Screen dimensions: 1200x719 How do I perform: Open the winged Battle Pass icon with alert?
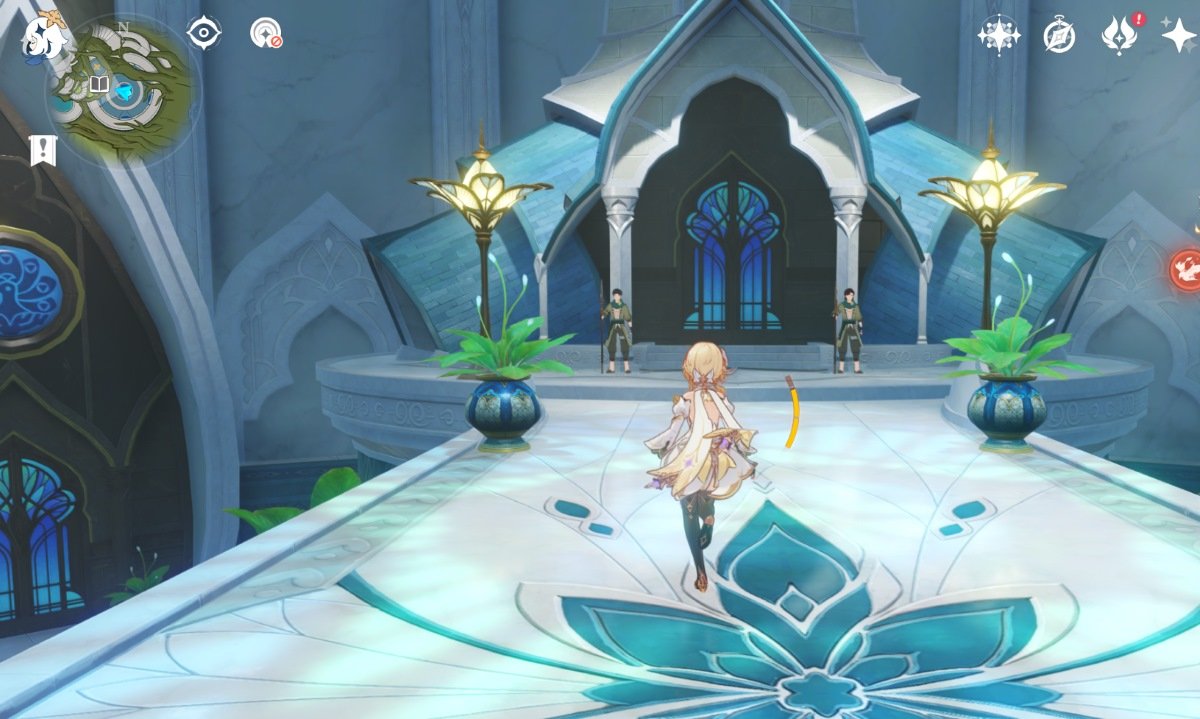[x=1119, y=35]
